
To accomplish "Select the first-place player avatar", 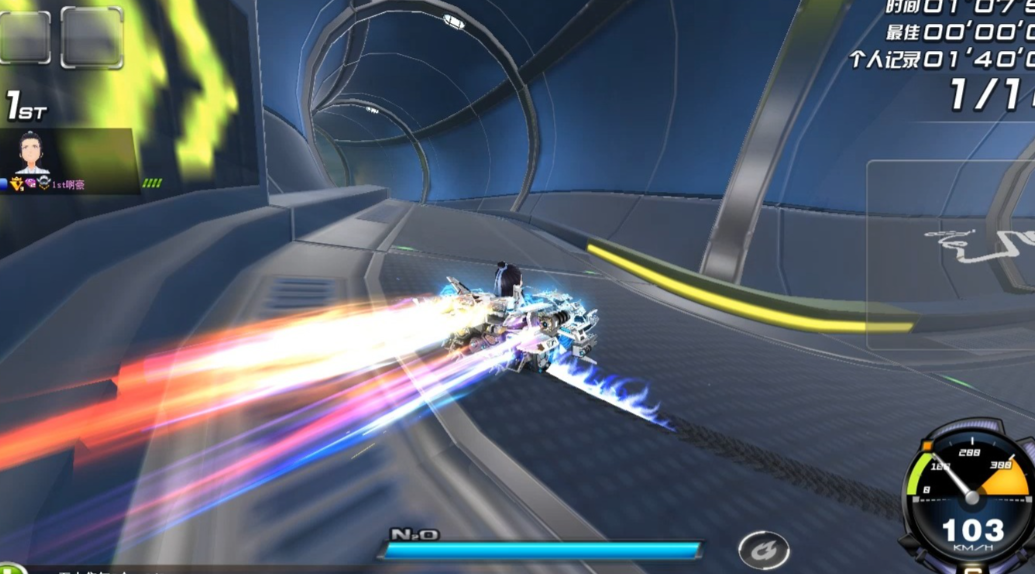I will (x=31, y=153).
